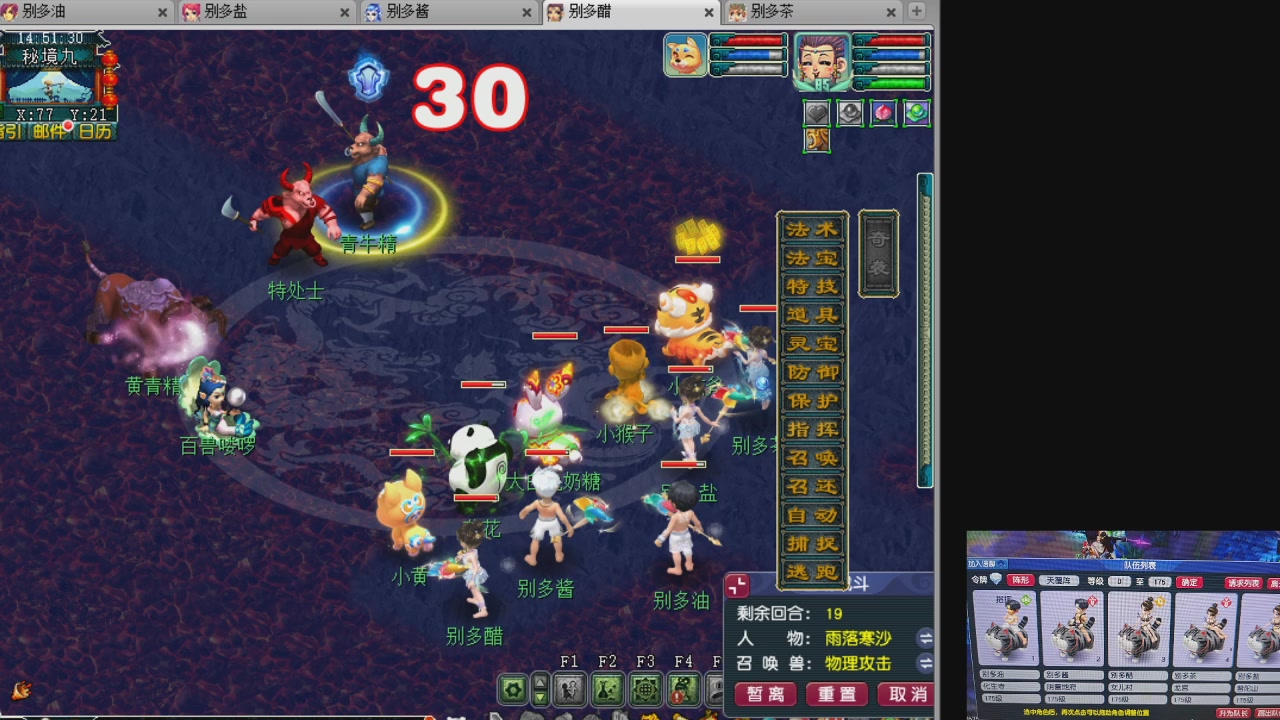Select the peach quick-use item icon
Viewport: 1280px width, 720px height.
(x=883, y=112)
